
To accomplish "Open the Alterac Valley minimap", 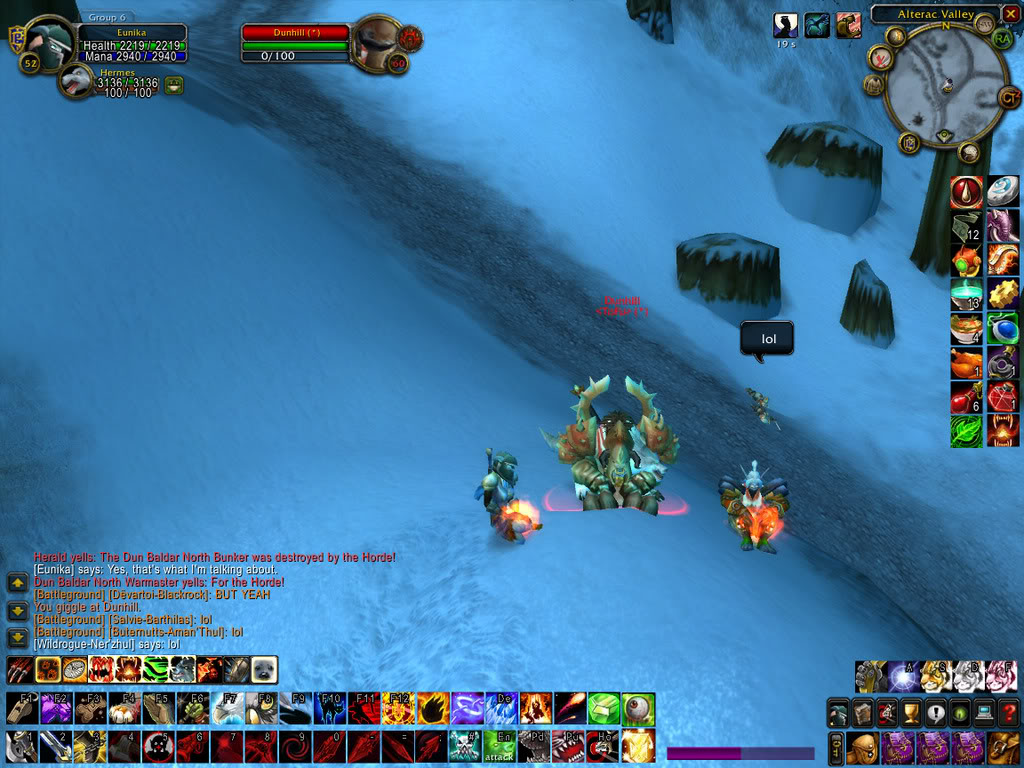I will pyautogui.click(x=946, y=88).
